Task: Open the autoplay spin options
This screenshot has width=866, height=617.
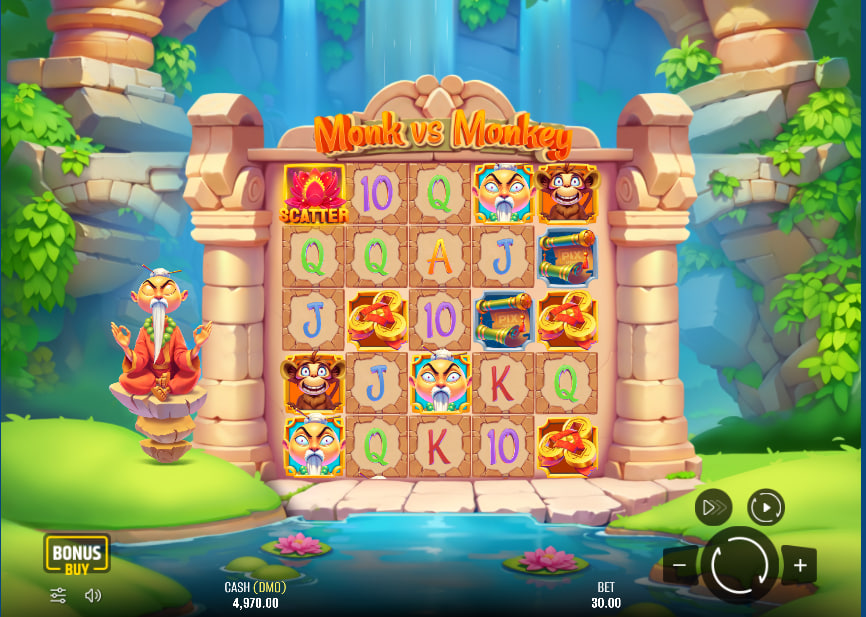Action: [766, 508]
